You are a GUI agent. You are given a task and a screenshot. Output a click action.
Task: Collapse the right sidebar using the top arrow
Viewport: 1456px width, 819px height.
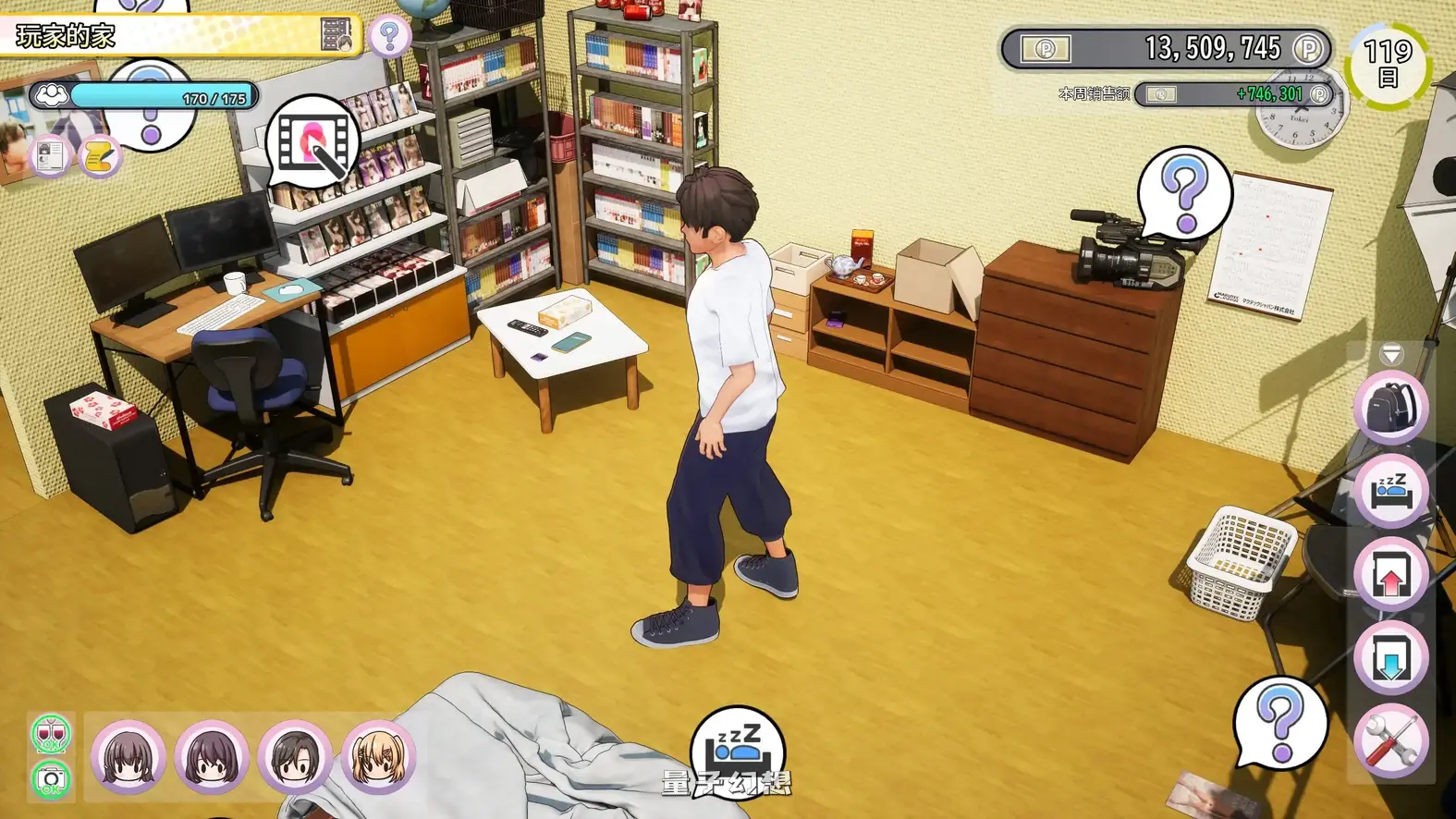[x=1390, y=354]
